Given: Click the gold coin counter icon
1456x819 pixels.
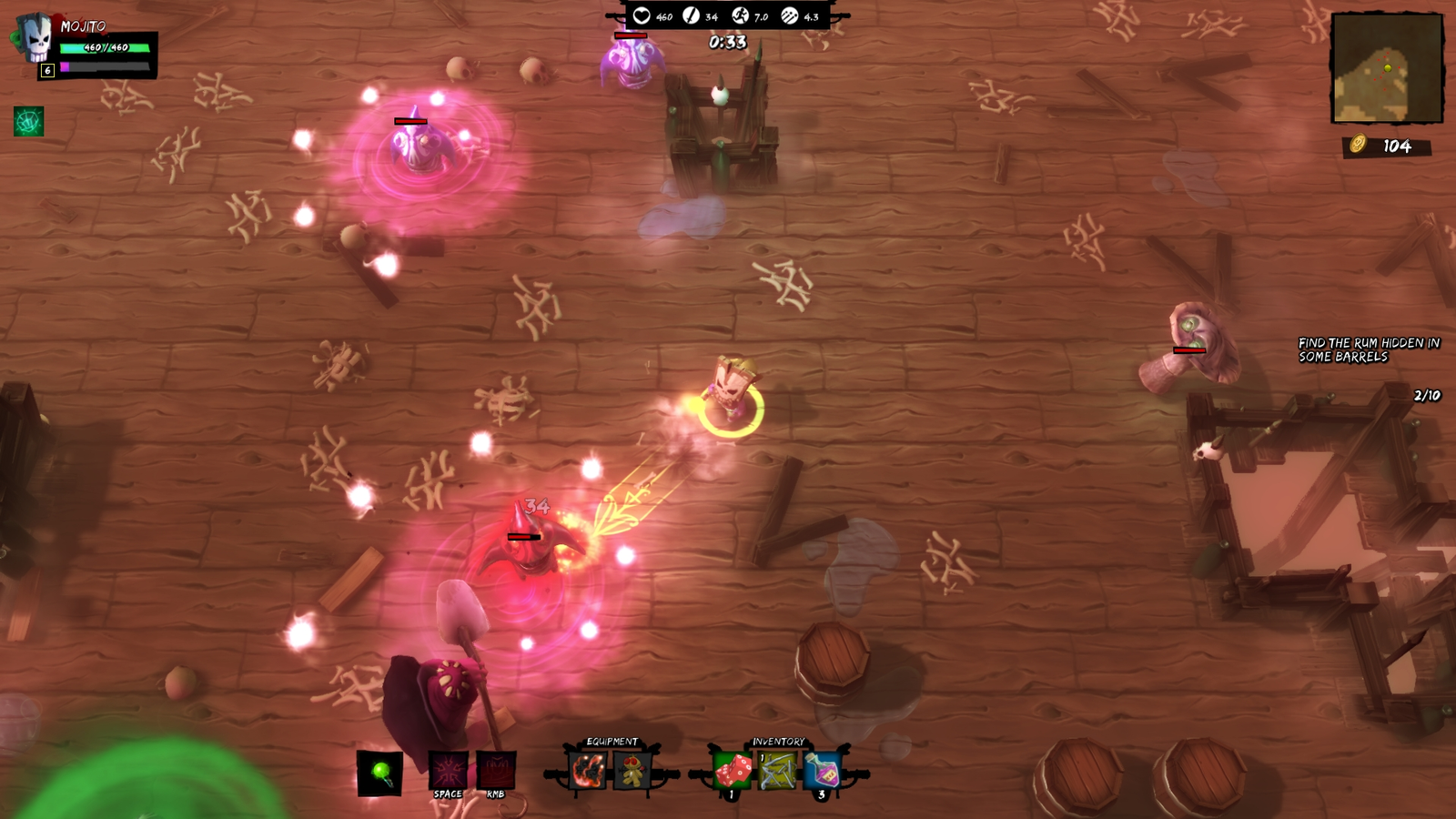Looking at the screenshot, I should pos(1358,145).
